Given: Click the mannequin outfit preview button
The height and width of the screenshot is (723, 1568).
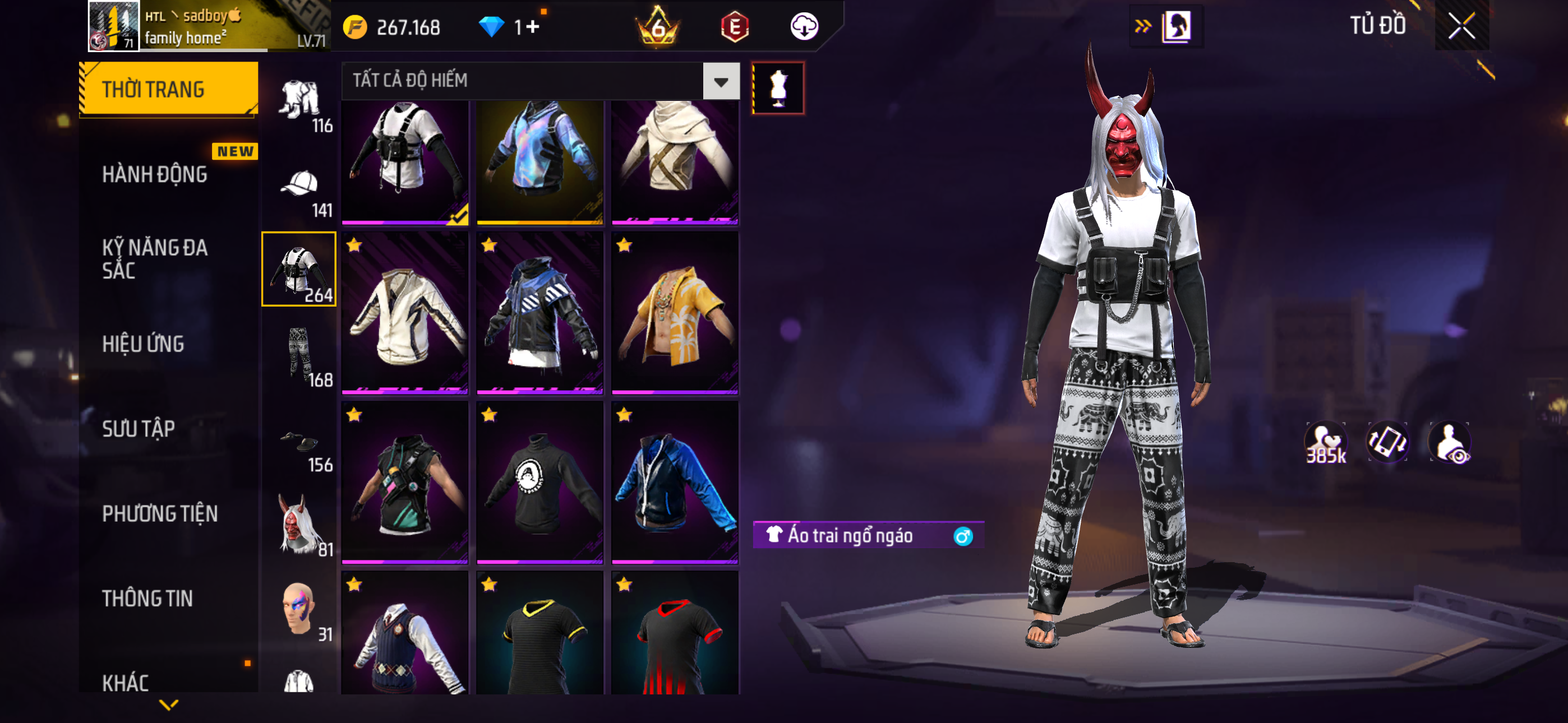Looking at the screenshot, I should tap(777, 88).
